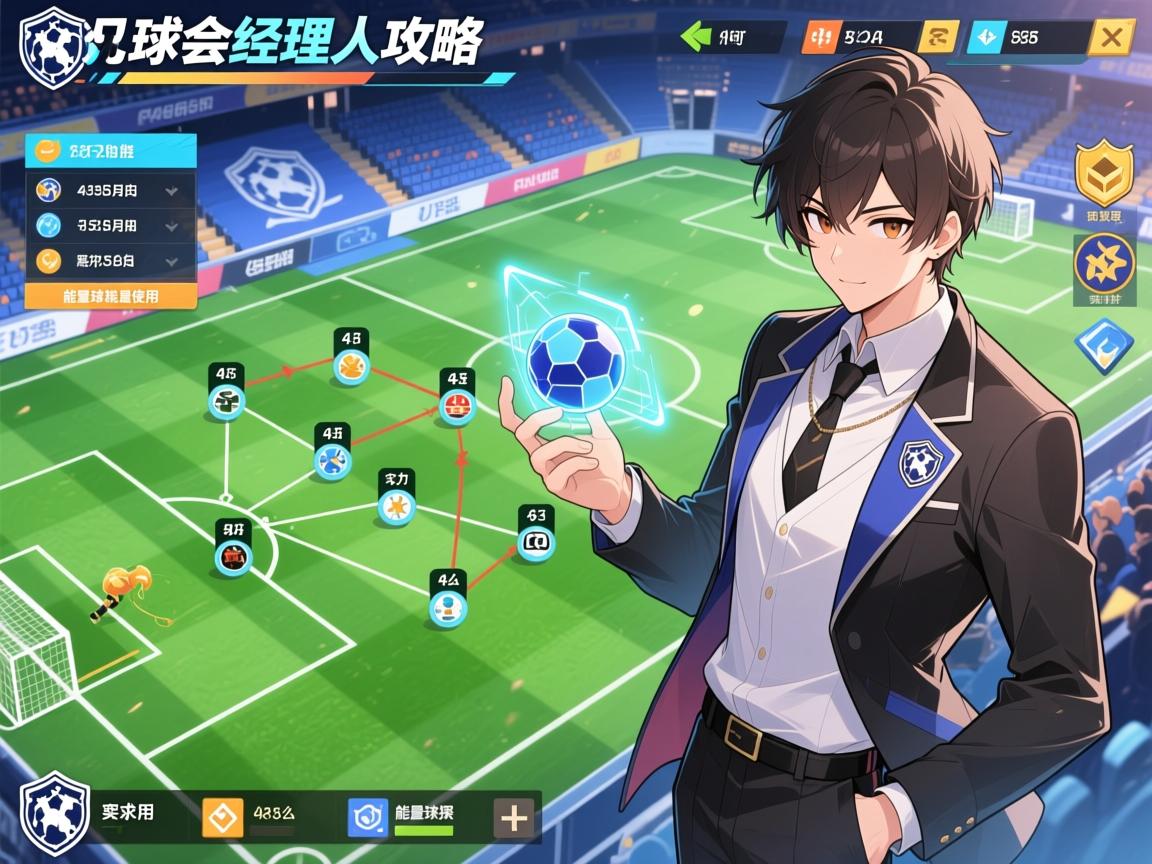
Task: Click the plus button in the bottom bar
Action: coord(514,818)
